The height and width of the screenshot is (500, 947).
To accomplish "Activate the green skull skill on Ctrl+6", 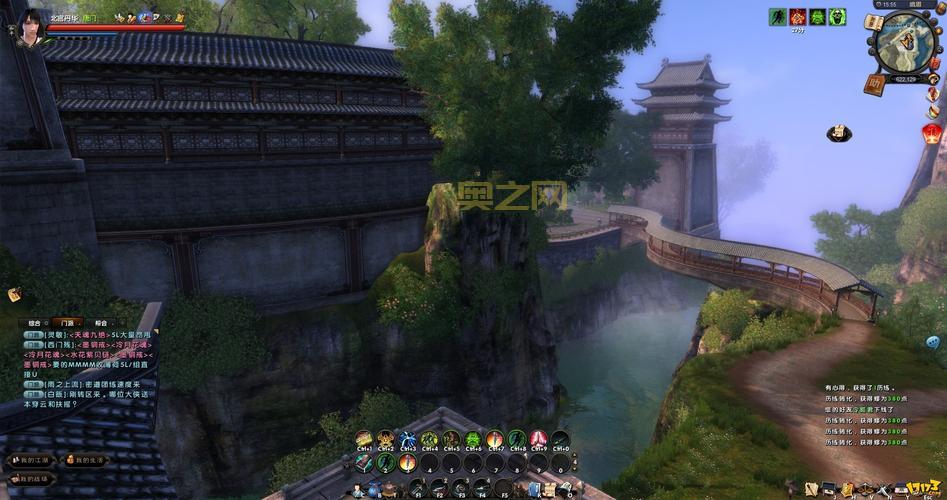I will (473, 439).
